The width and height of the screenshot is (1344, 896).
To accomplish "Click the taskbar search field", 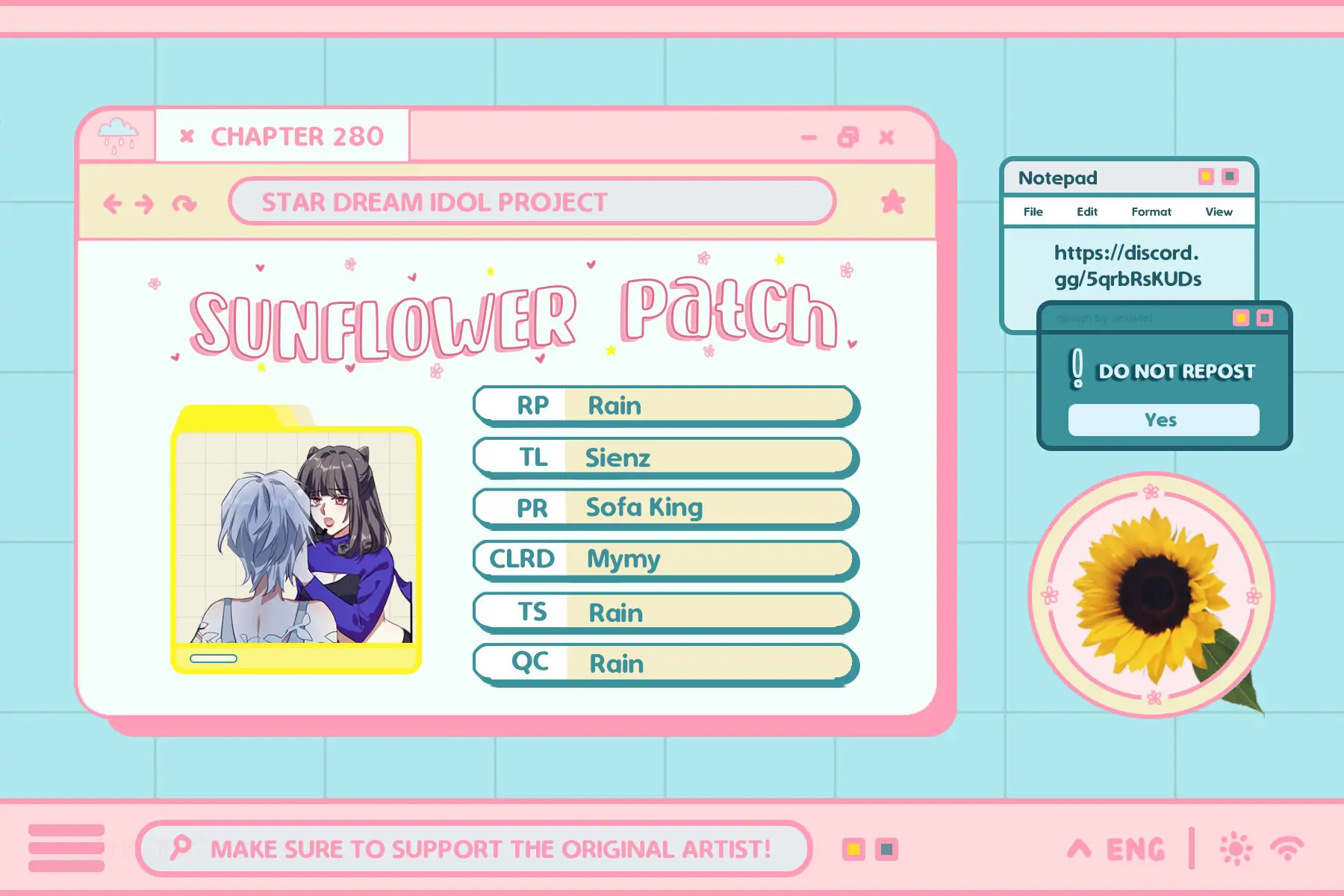I will point(474,848).
